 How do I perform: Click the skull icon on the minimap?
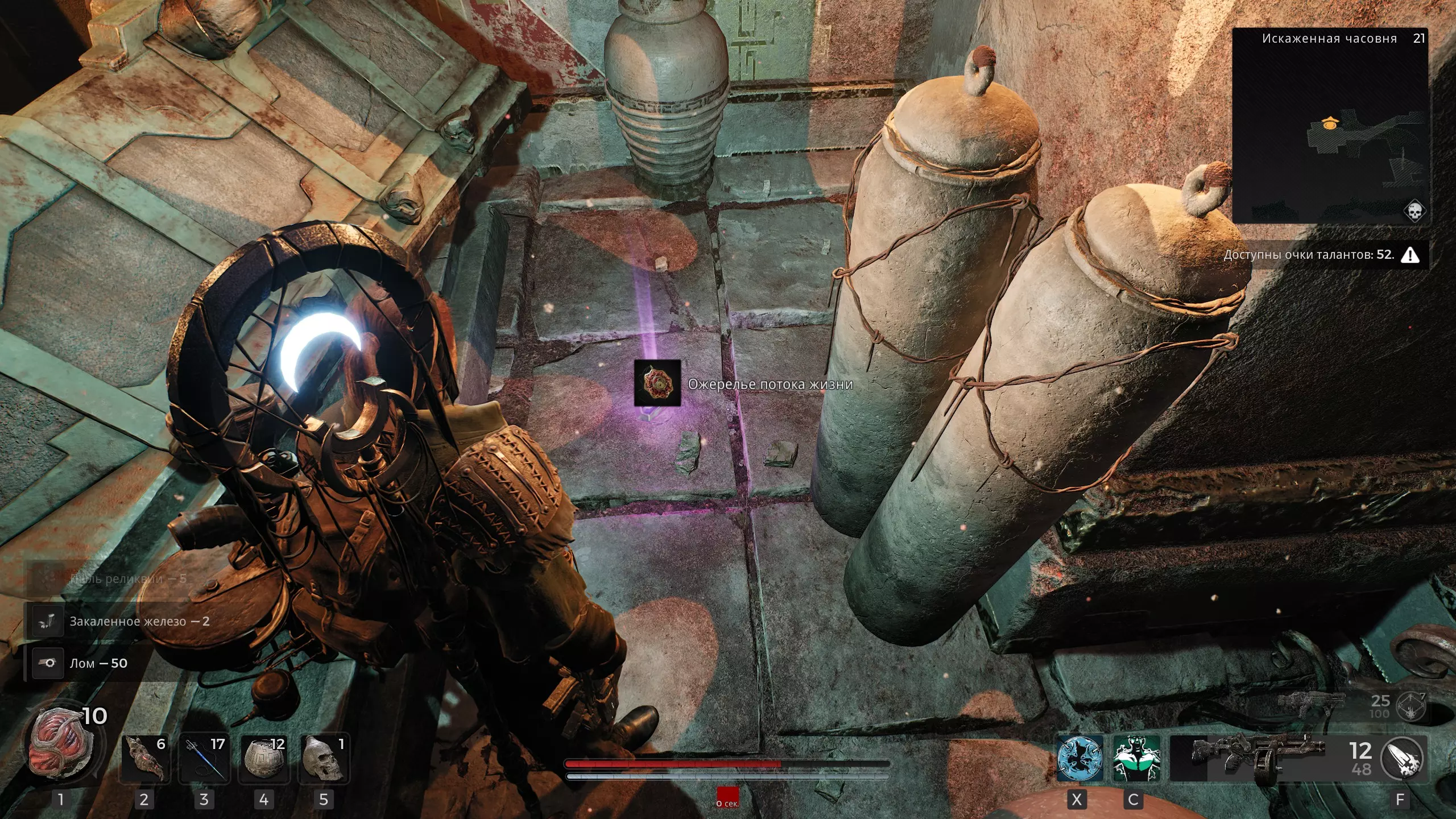[1413, 211]
